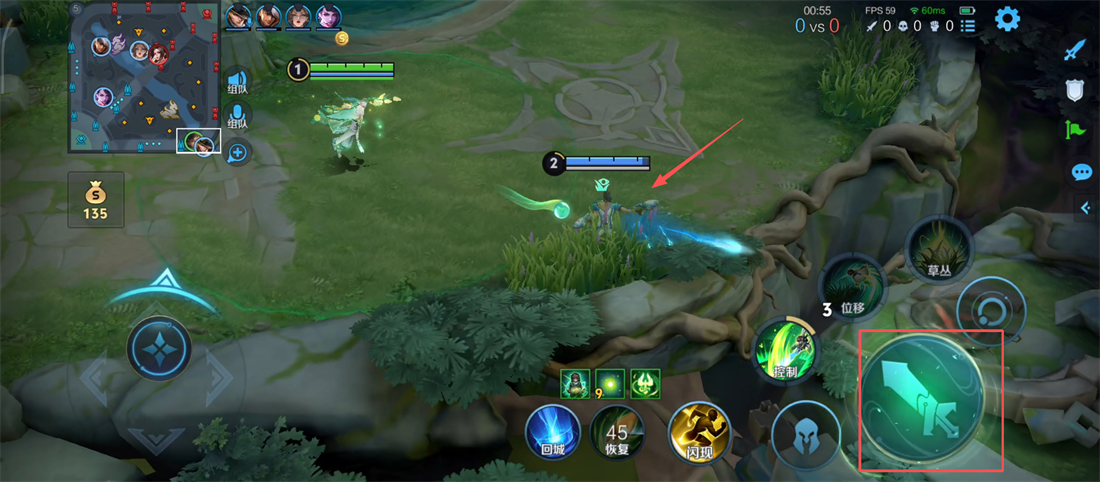
Task: Cast the 草丛 skill
Action: point(938,249)
